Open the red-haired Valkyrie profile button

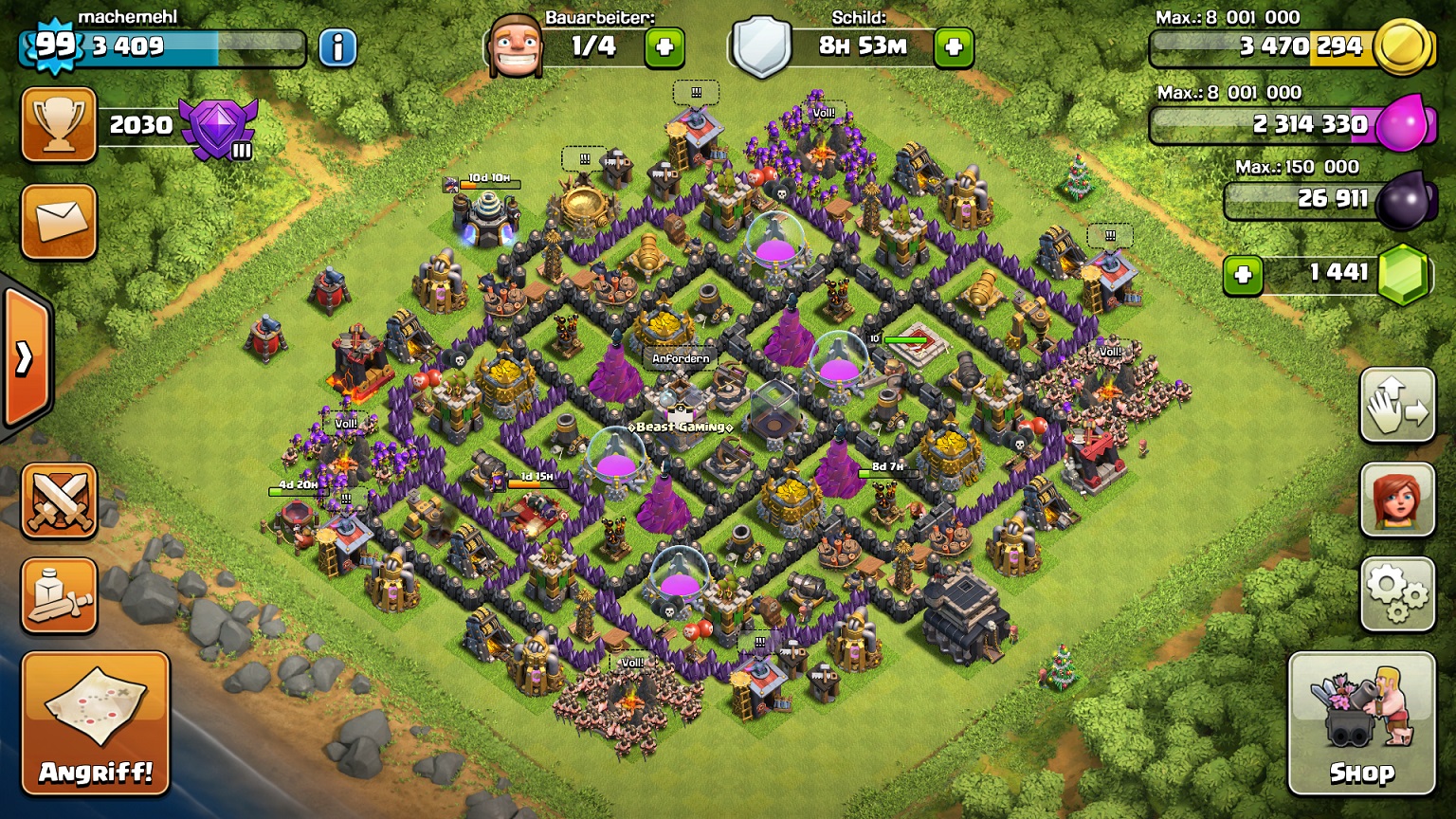tap(1397, 499)
